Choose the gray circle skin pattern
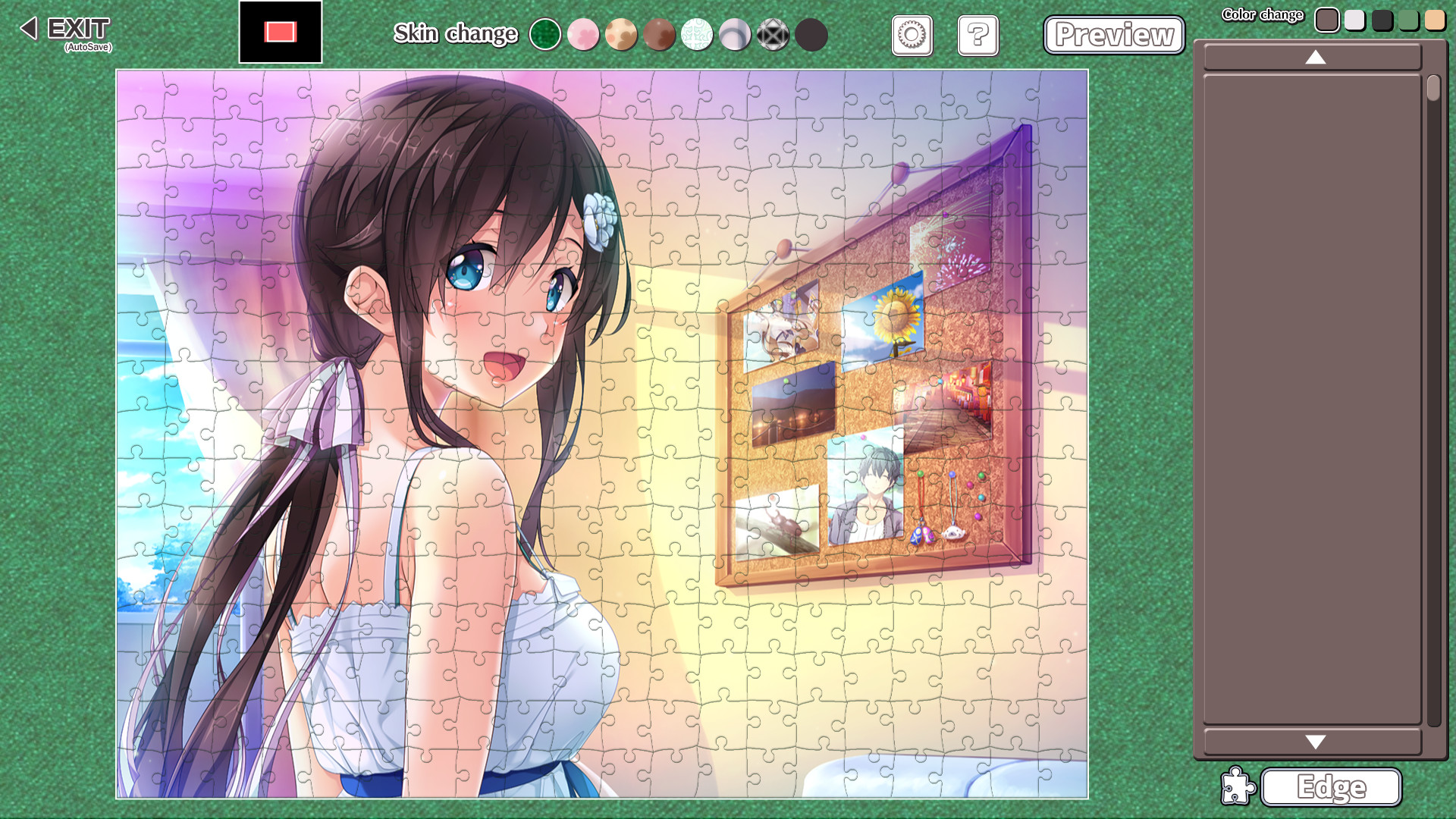The width and height of the screenshot is (1456, 819). pyautogui.click(x=735, y=35)
